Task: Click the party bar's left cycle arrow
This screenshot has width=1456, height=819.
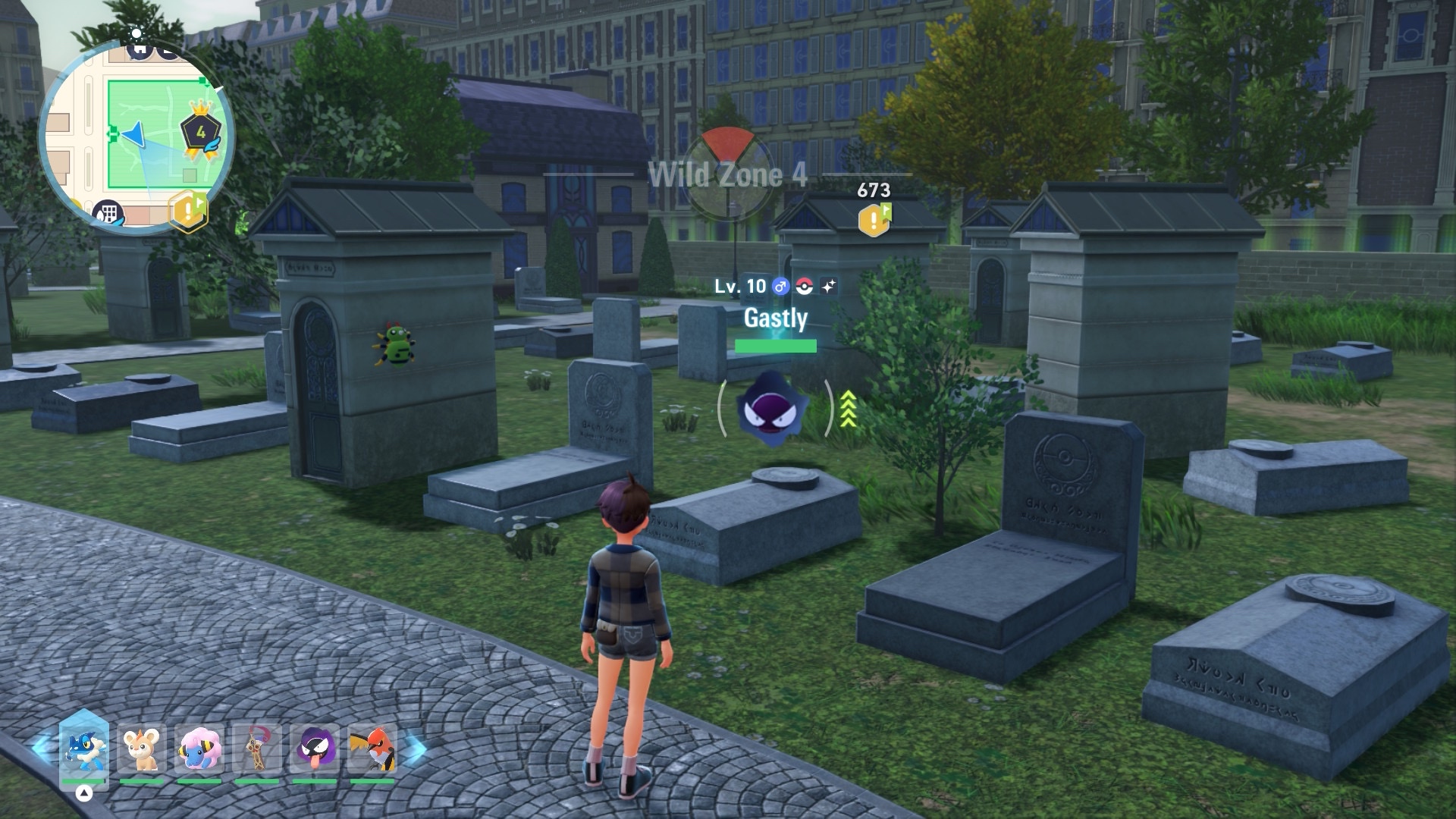Action: (42, 747)
